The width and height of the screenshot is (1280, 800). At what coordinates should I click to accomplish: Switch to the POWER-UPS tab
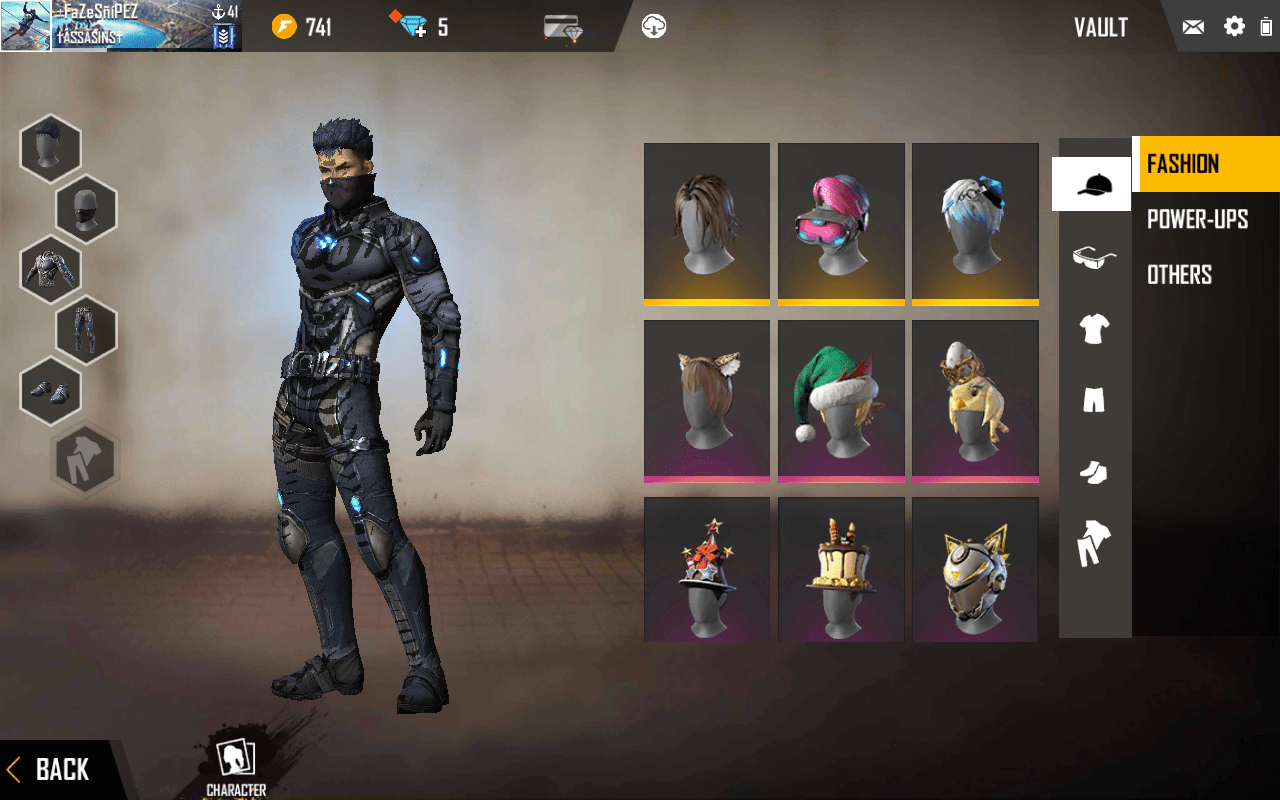tap(1197, 219)
